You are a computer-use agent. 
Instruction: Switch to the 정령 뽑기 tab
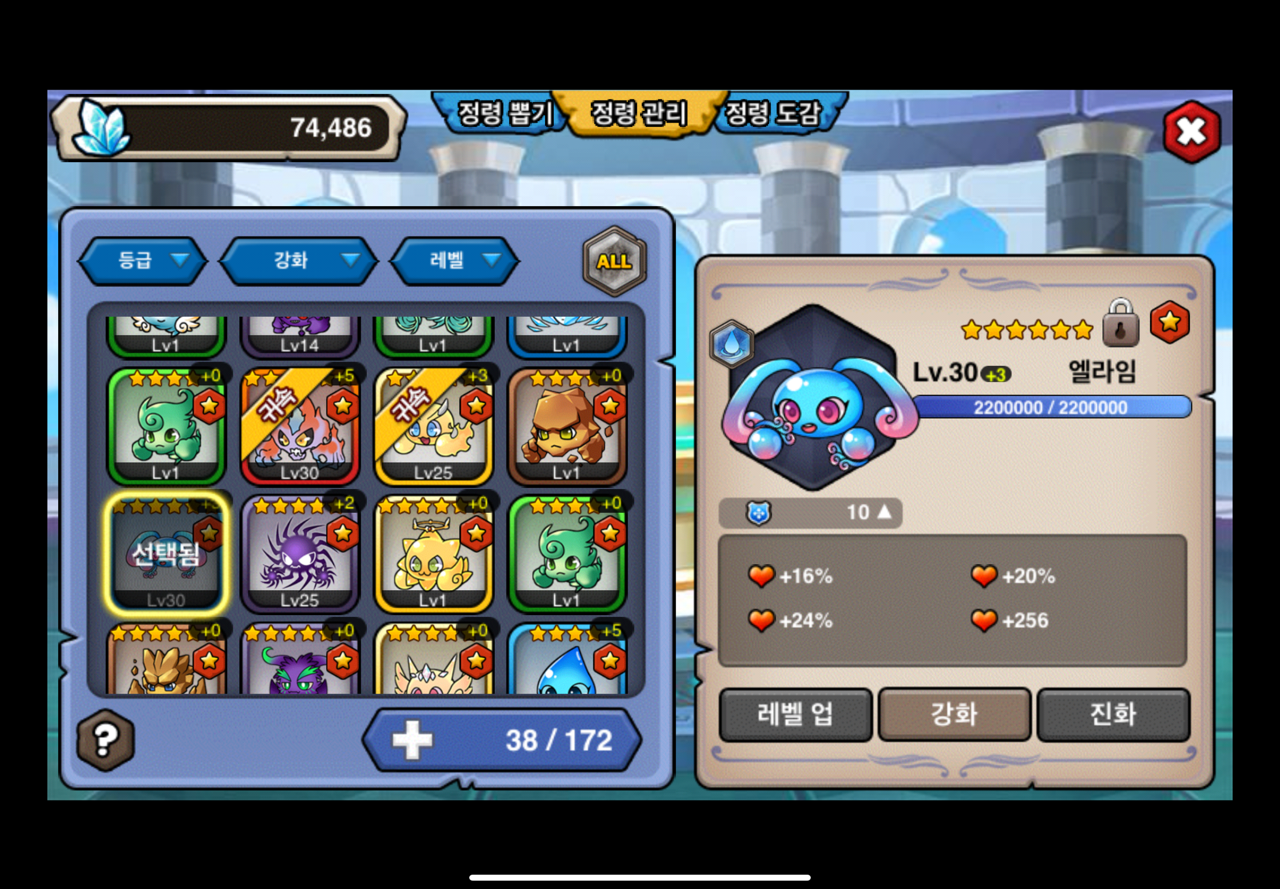click(503, 114)
